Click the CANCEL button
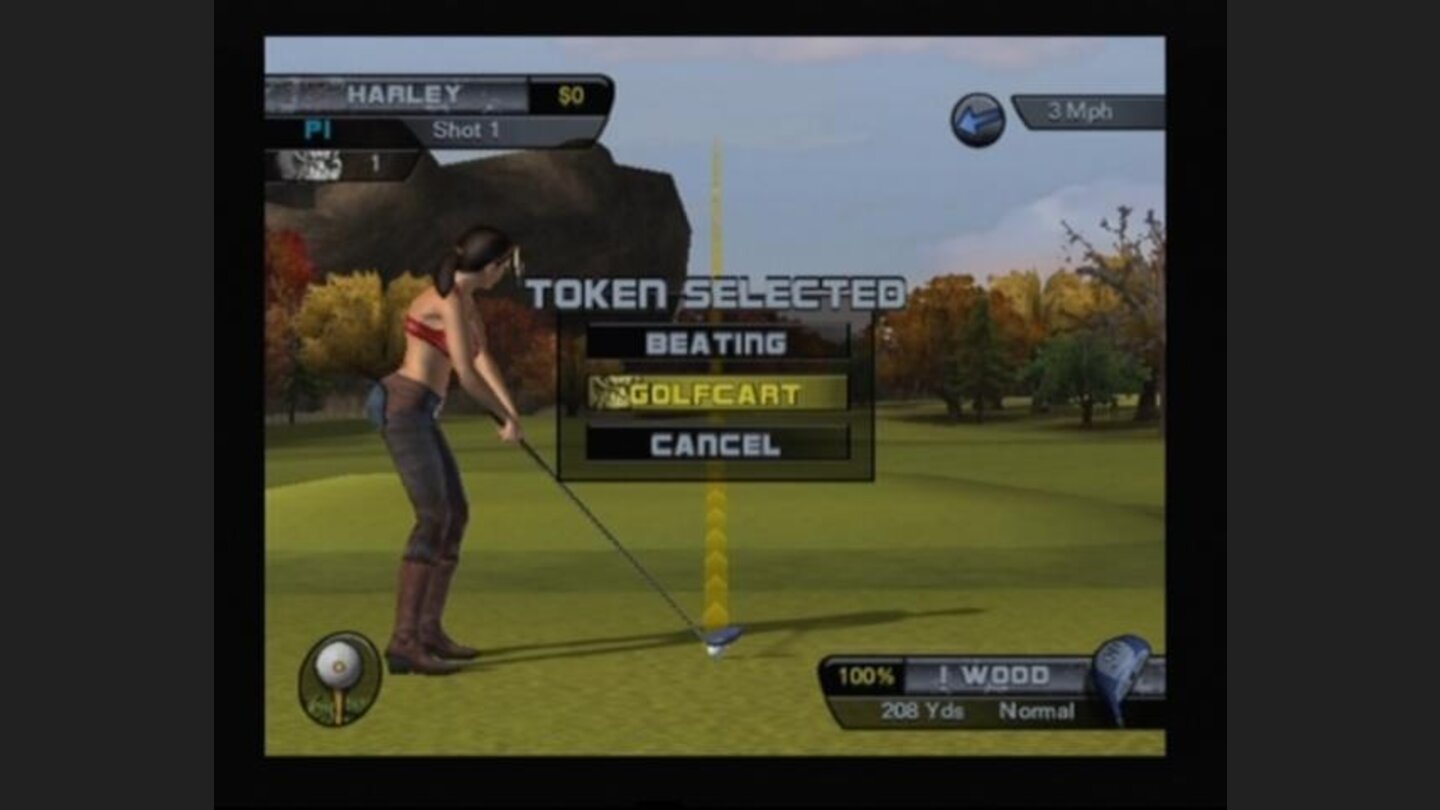The height and width of the screenshot is (810, 1440). [716, 443]
